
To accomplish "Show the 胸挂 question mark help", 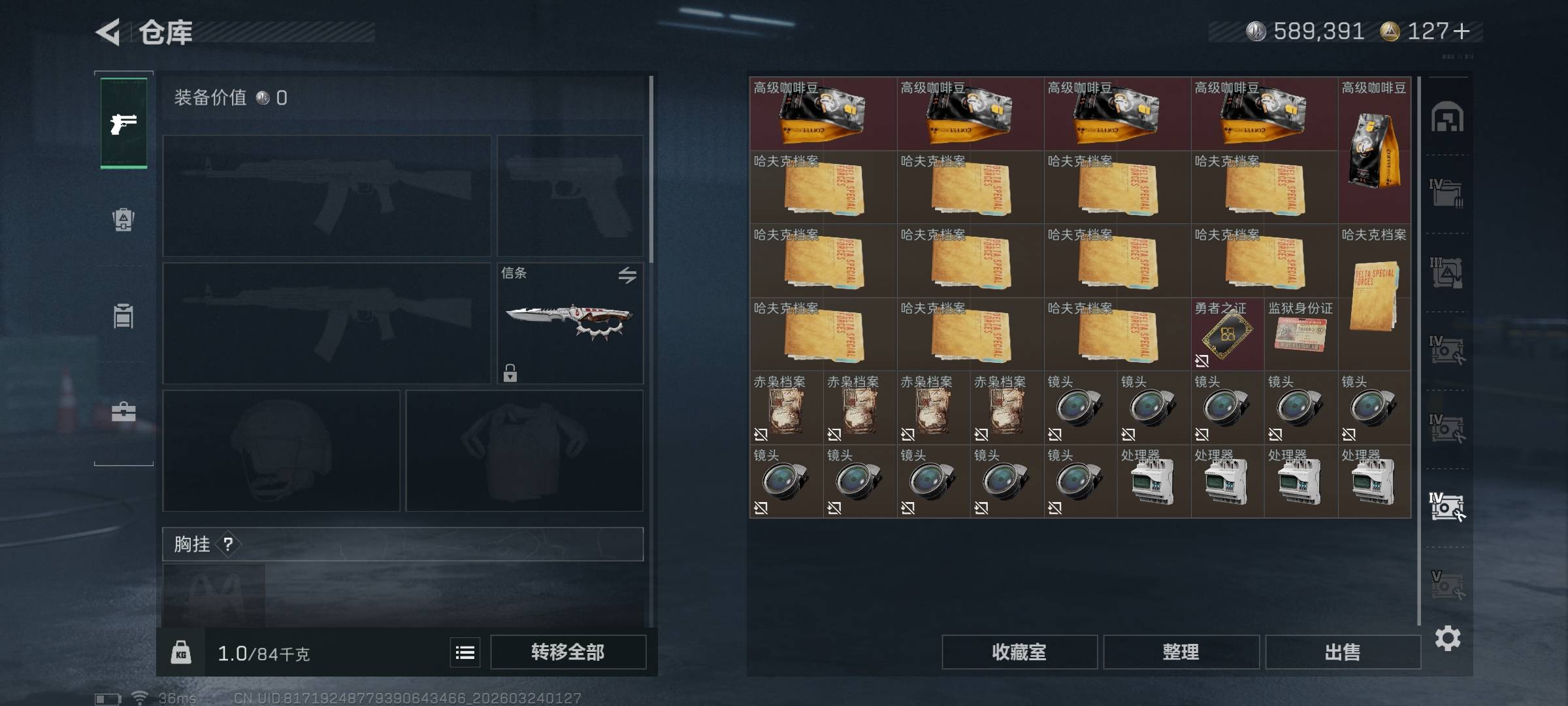I will click(x=228, y=544).
